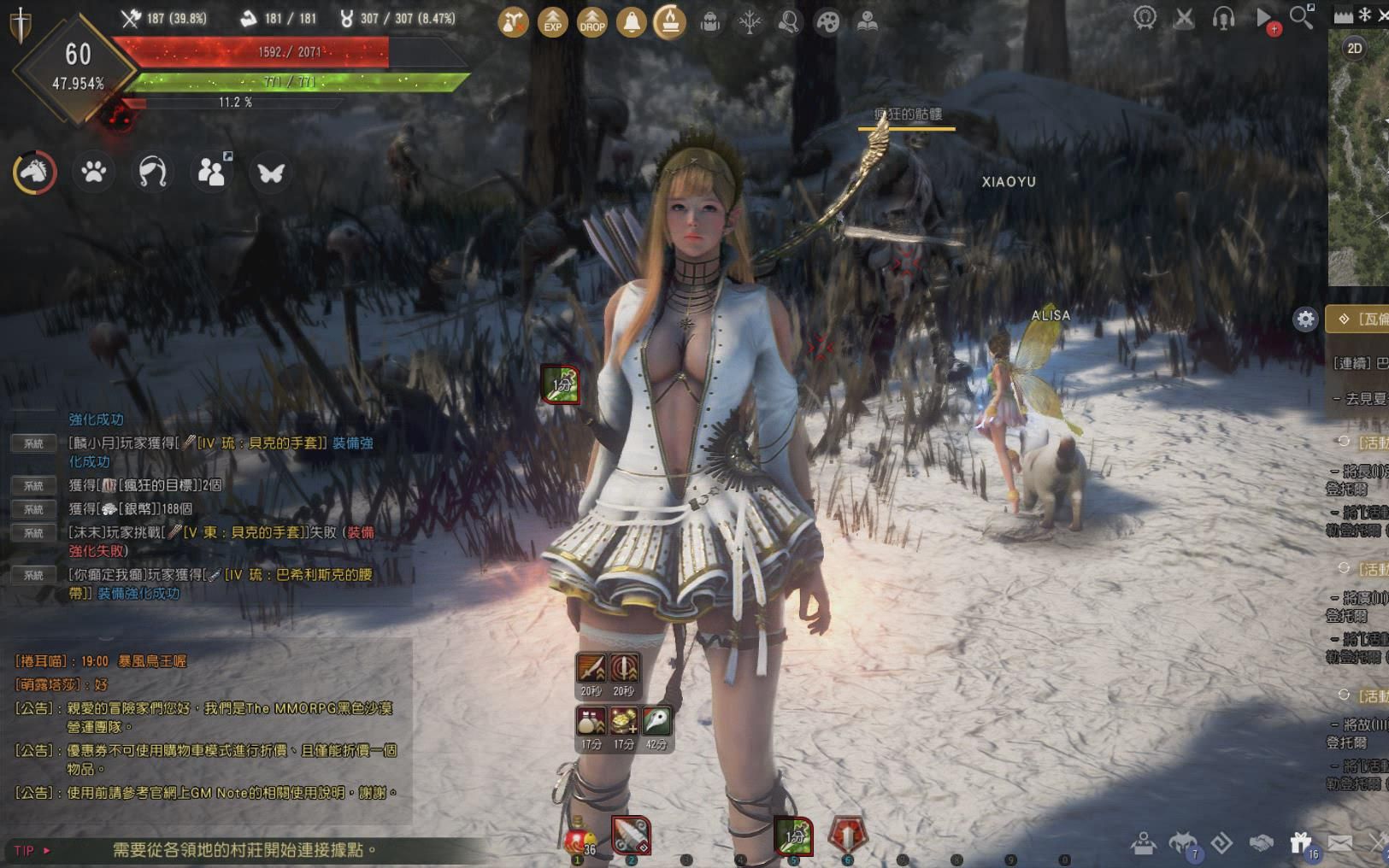Click the butterfly fairy icon
This screenshot has height=868, width=1389.
[x=271, y=173]
